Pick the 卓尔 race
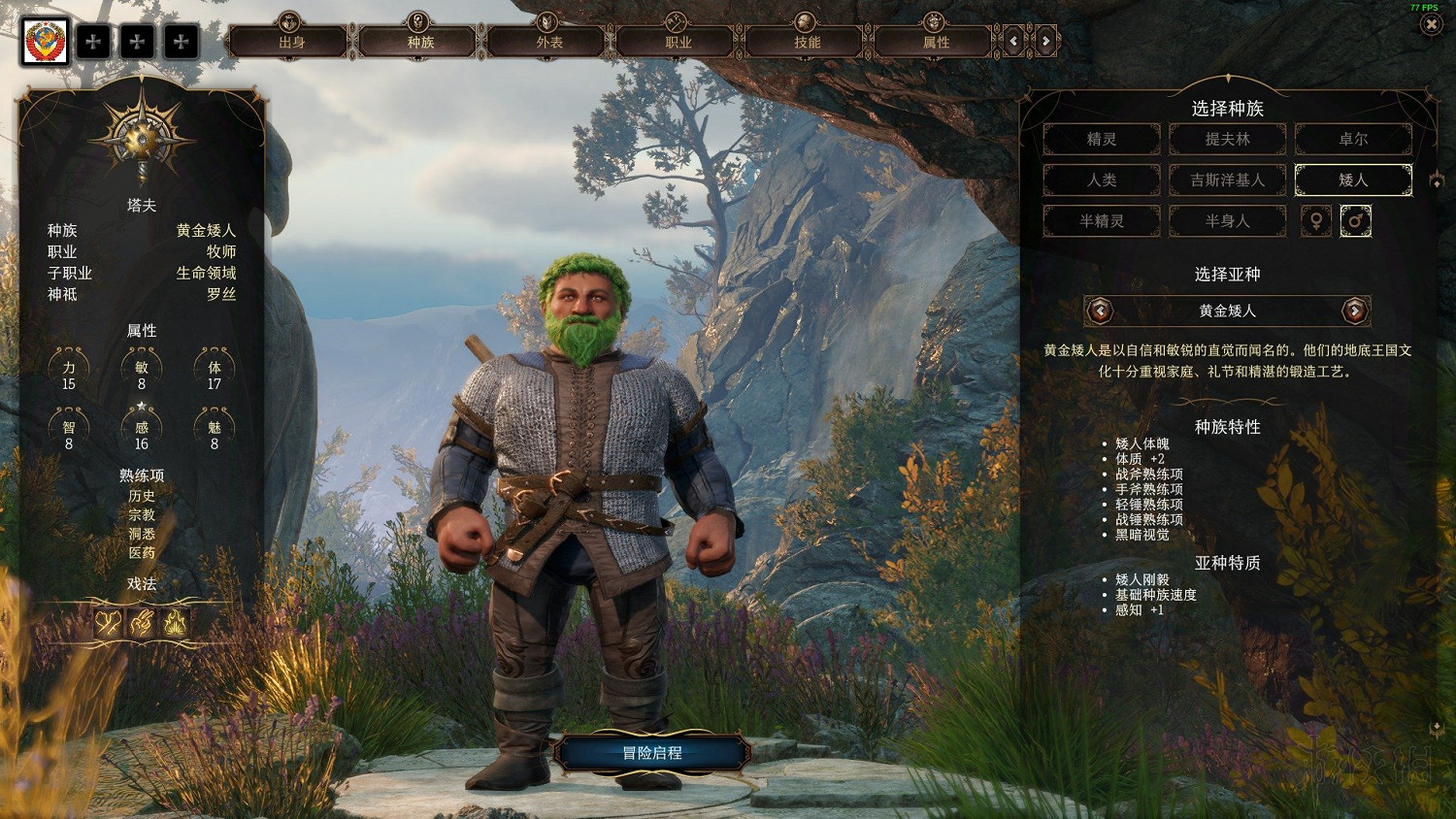 click(x=1353, y=139)
